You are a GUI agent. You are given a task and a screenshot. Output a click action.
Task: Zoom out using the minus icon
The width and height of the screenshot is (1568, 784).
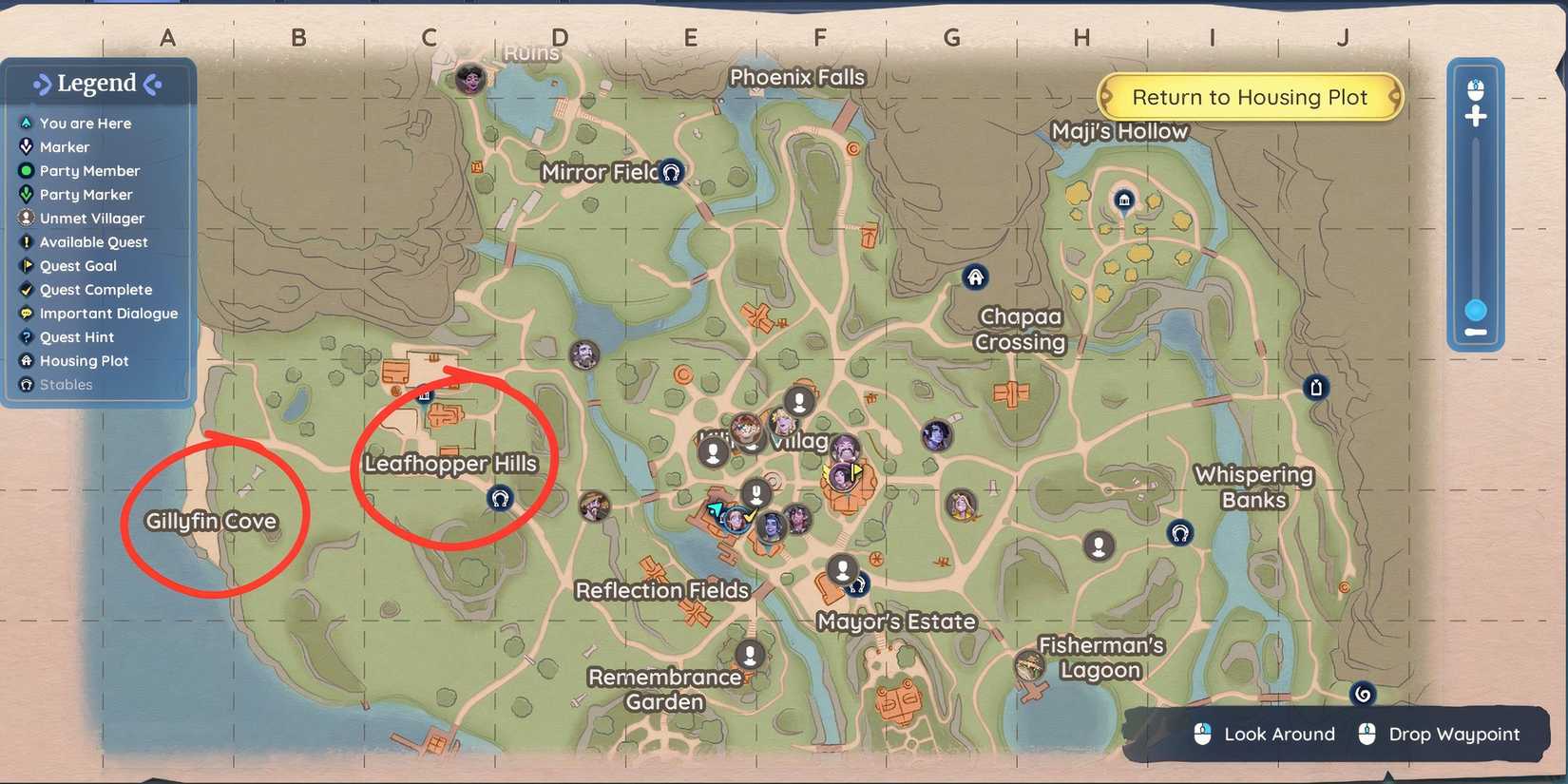[1476, 333]
